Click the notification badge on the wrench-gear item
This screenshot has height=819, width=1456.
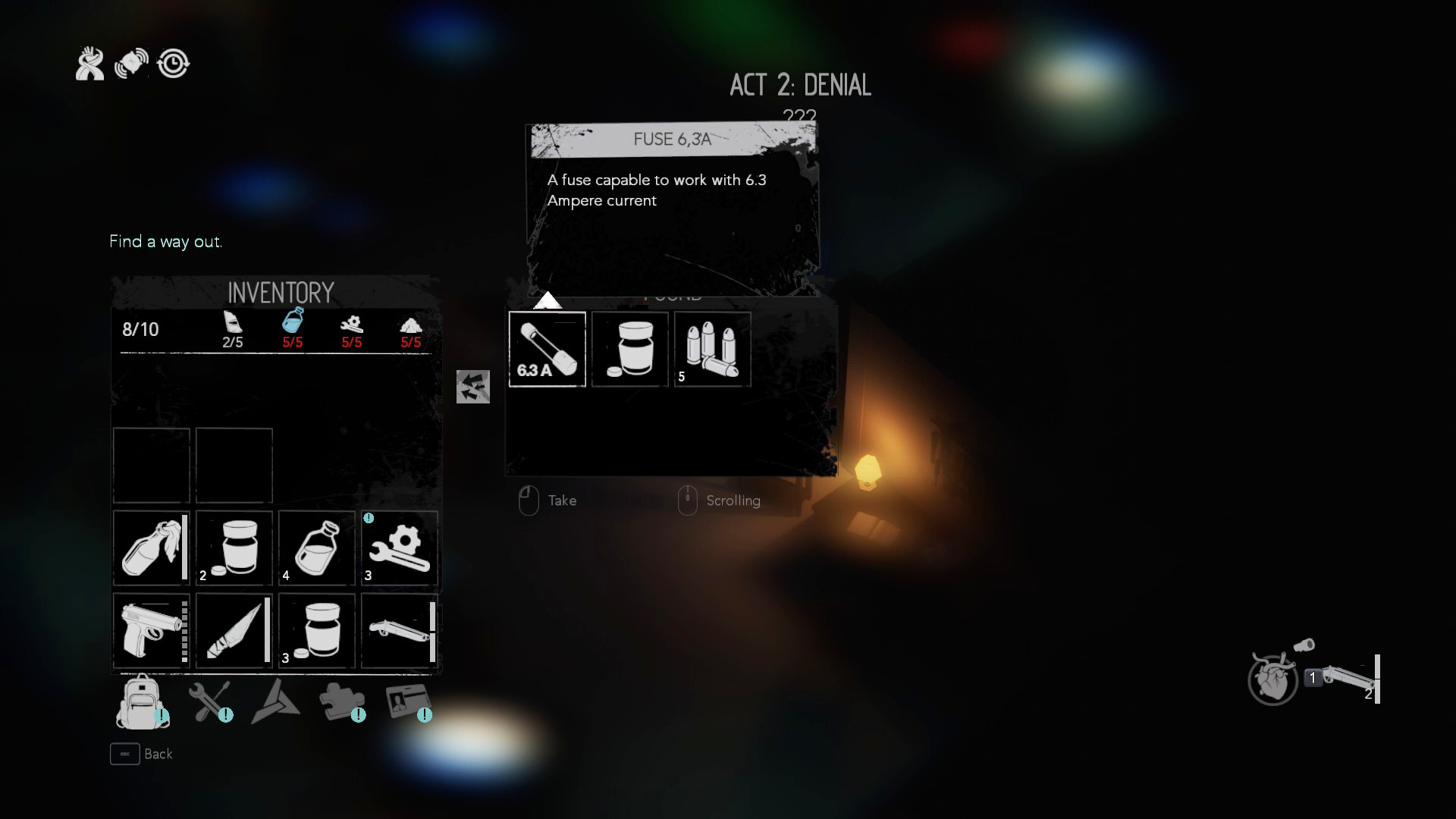click(368, 518)
